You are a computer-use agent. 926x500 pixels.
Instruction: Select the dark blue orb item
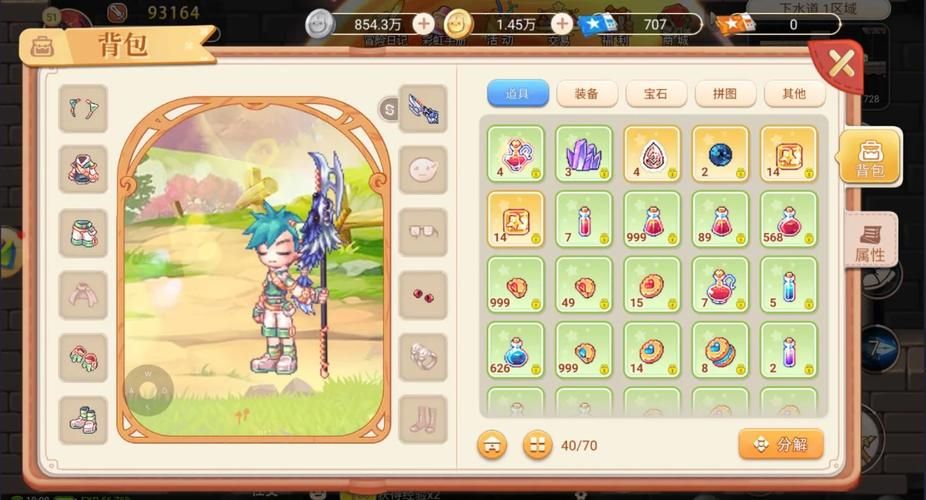click(x=720, y=153)
